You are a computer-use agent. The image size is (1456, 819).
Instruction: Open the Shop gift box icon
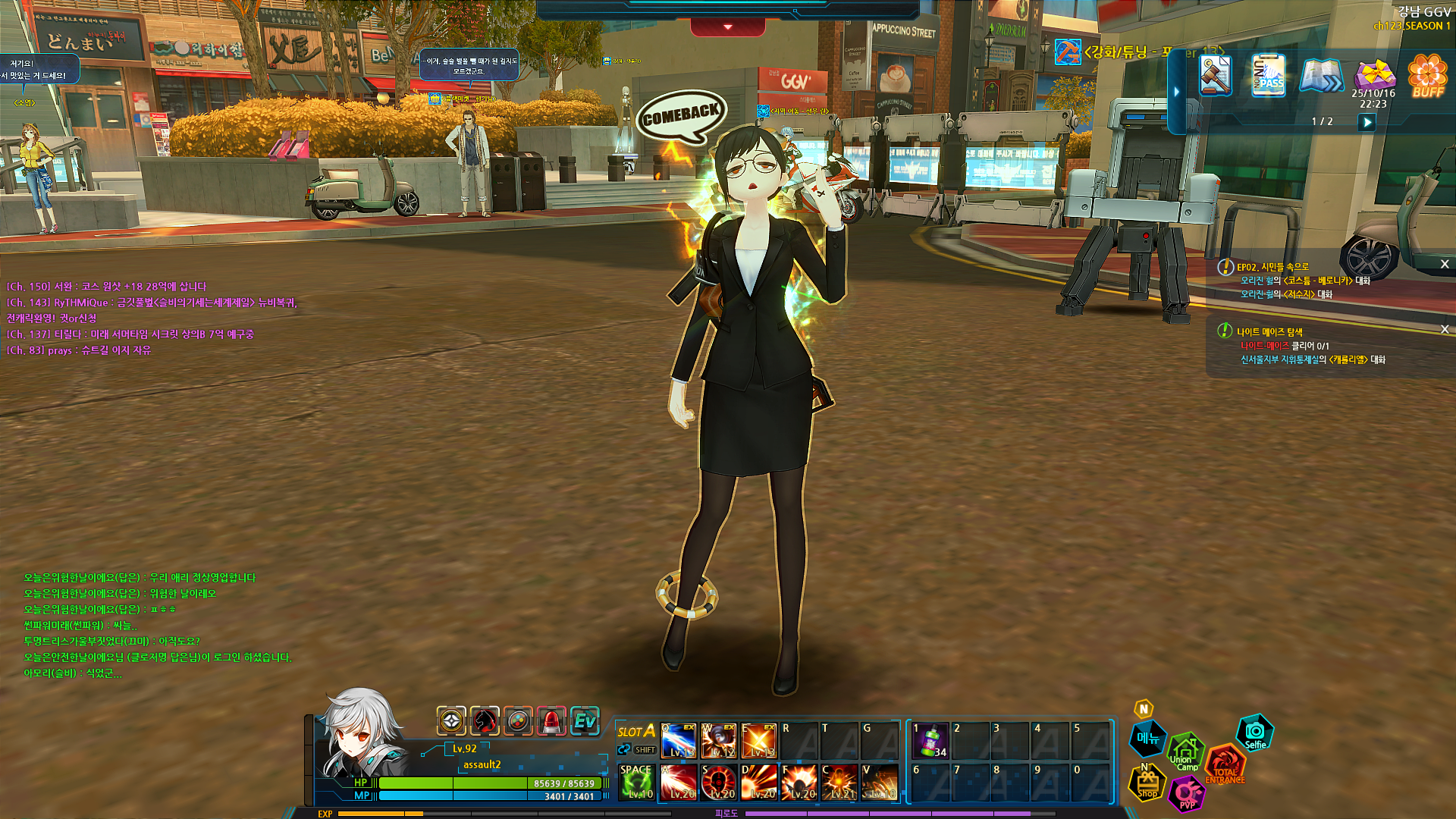tap(1147, 783)
